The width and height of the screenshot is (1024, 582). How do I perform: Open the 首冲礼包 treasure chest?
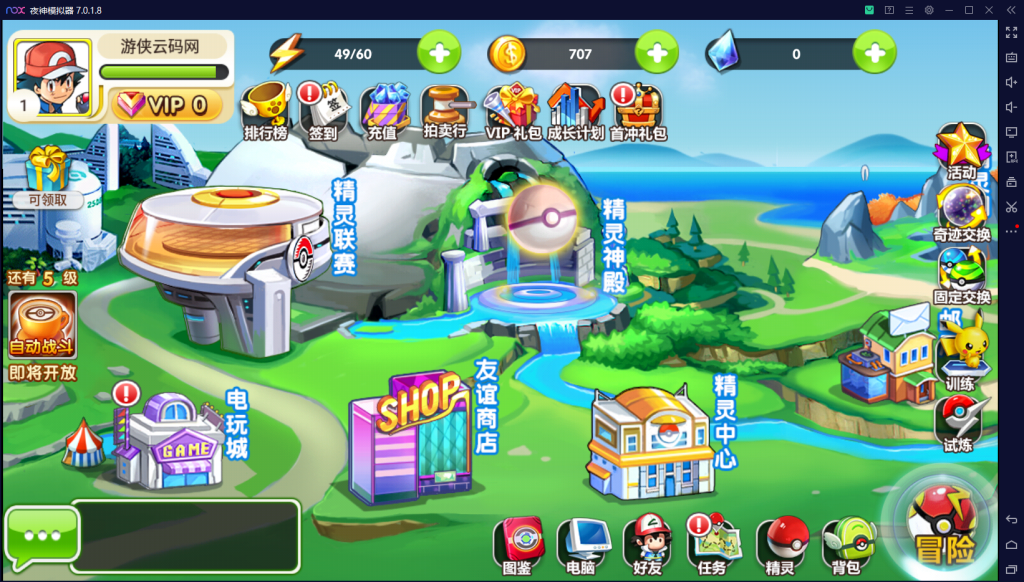(638, 111)
